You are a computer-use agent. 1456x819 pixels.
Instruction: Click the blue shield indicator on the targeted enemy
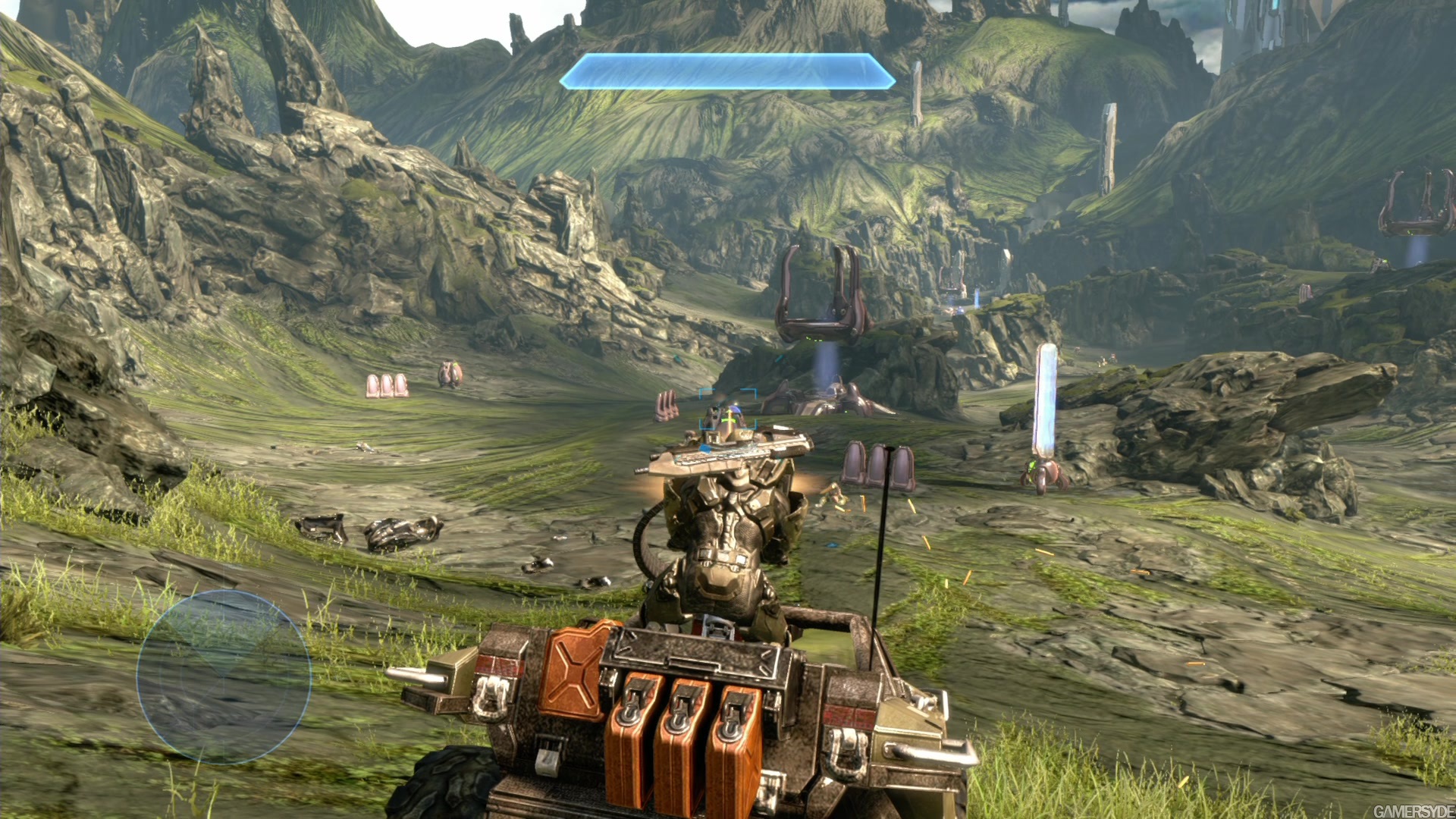pyautogui.click(x=735, y=409)
